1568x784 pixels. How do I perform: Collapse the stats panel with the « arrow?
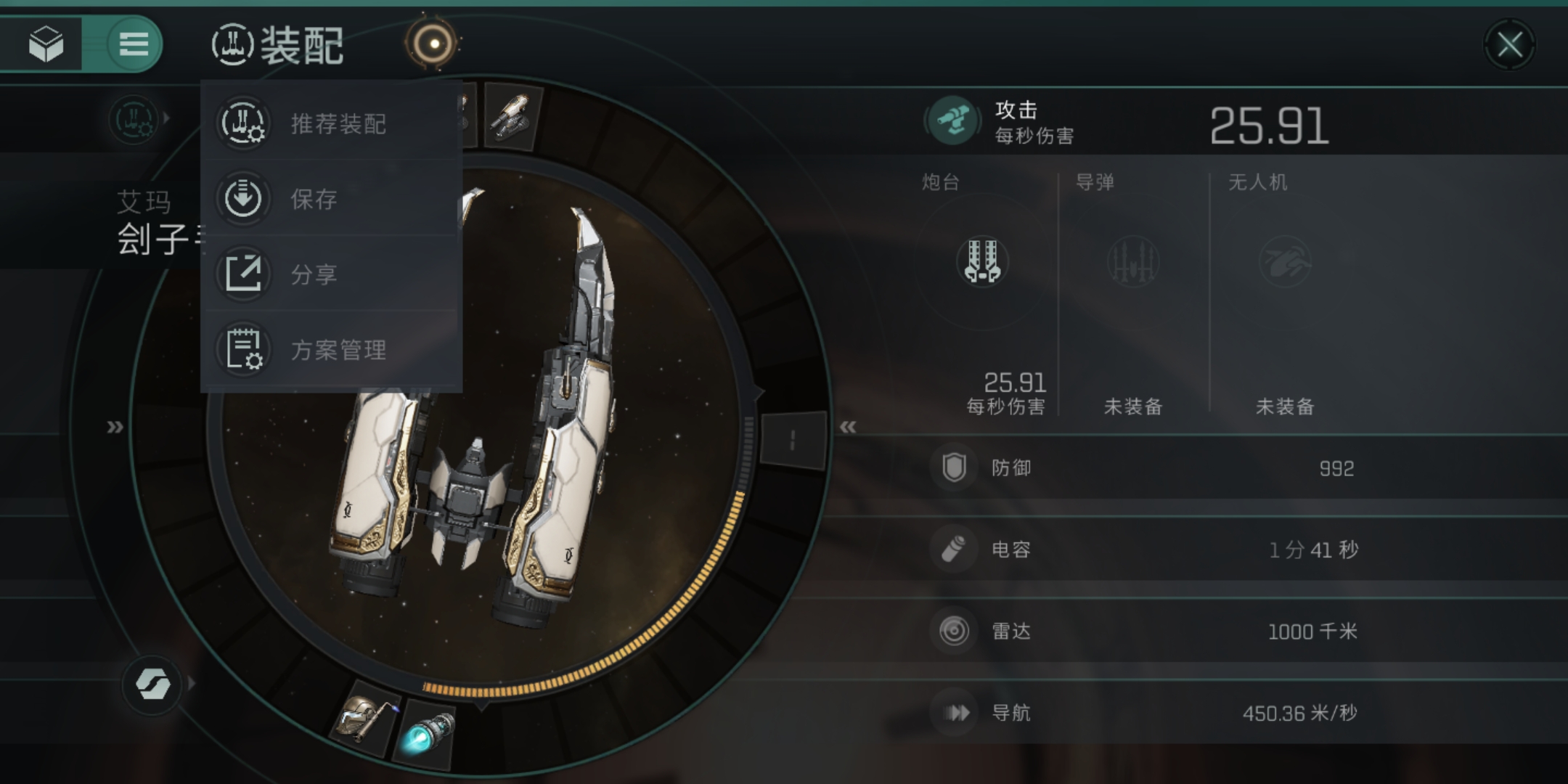coord(847,427)
